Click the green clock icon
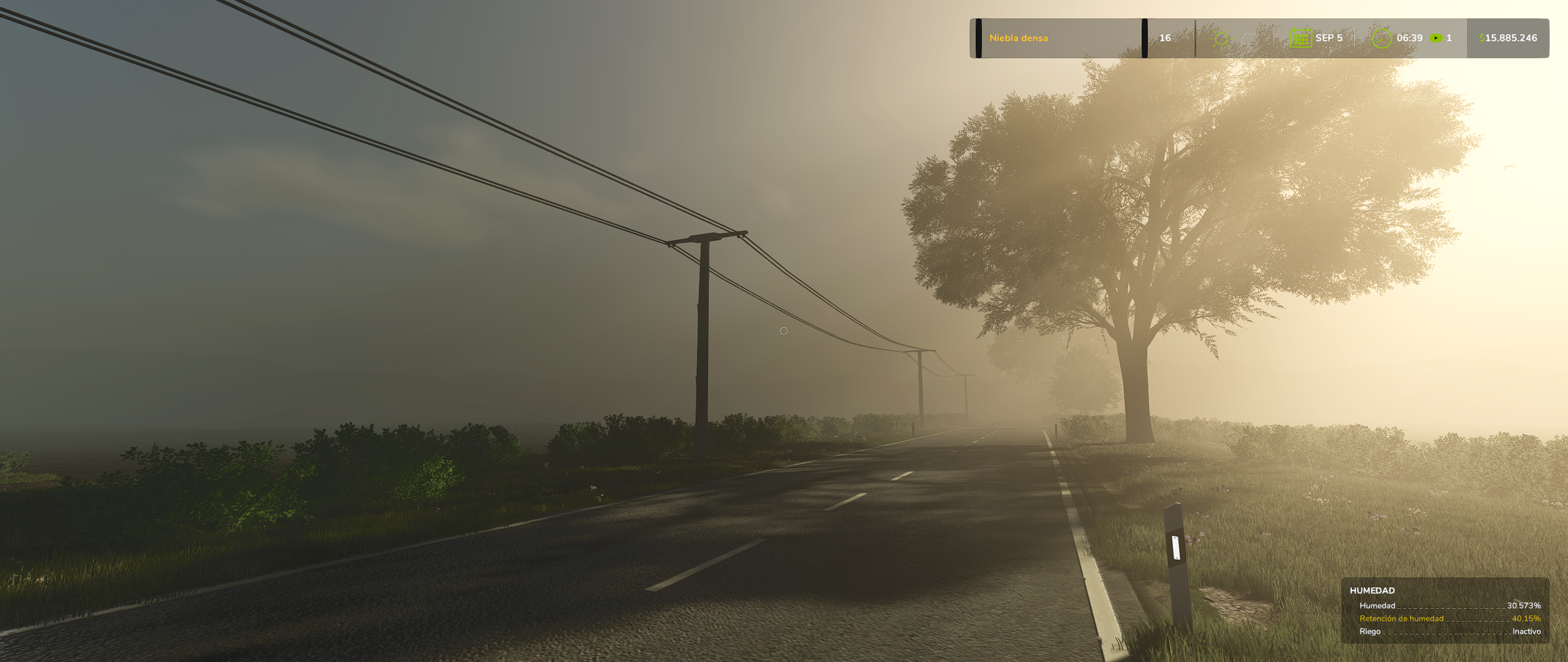 (1381, 38)
